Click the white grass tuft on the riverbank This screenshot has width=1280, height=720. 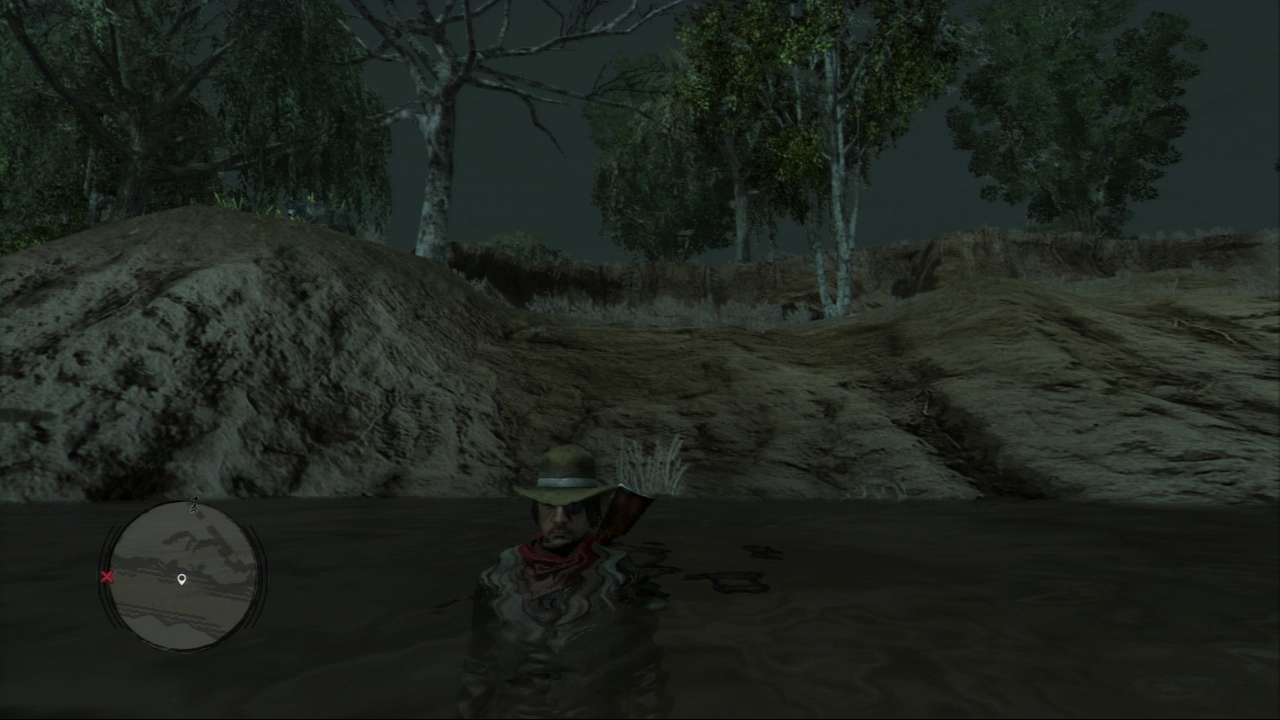(650, 460)
